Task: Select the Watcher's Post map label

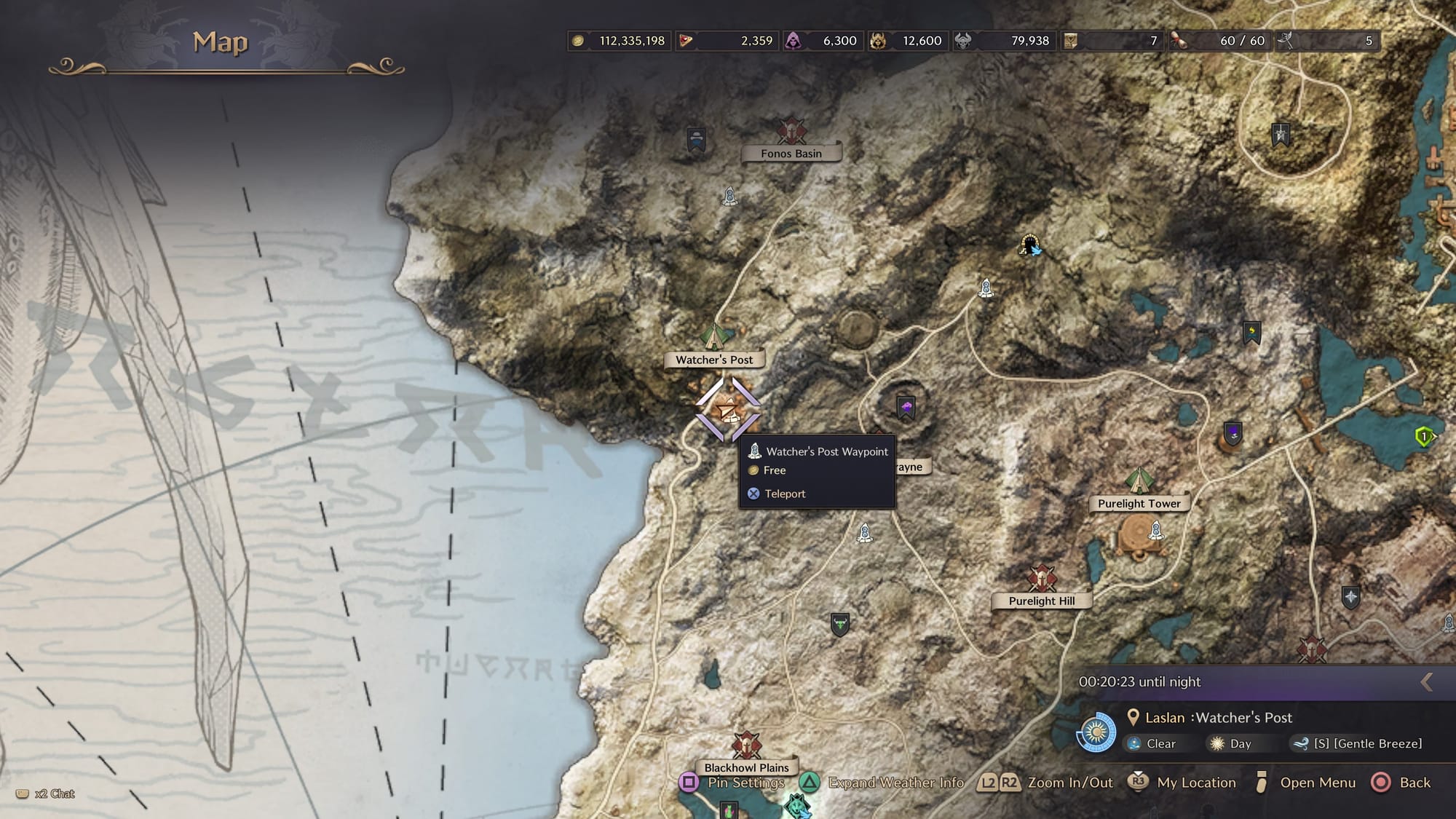Action: pyautogui.click(x=713, y=360)
